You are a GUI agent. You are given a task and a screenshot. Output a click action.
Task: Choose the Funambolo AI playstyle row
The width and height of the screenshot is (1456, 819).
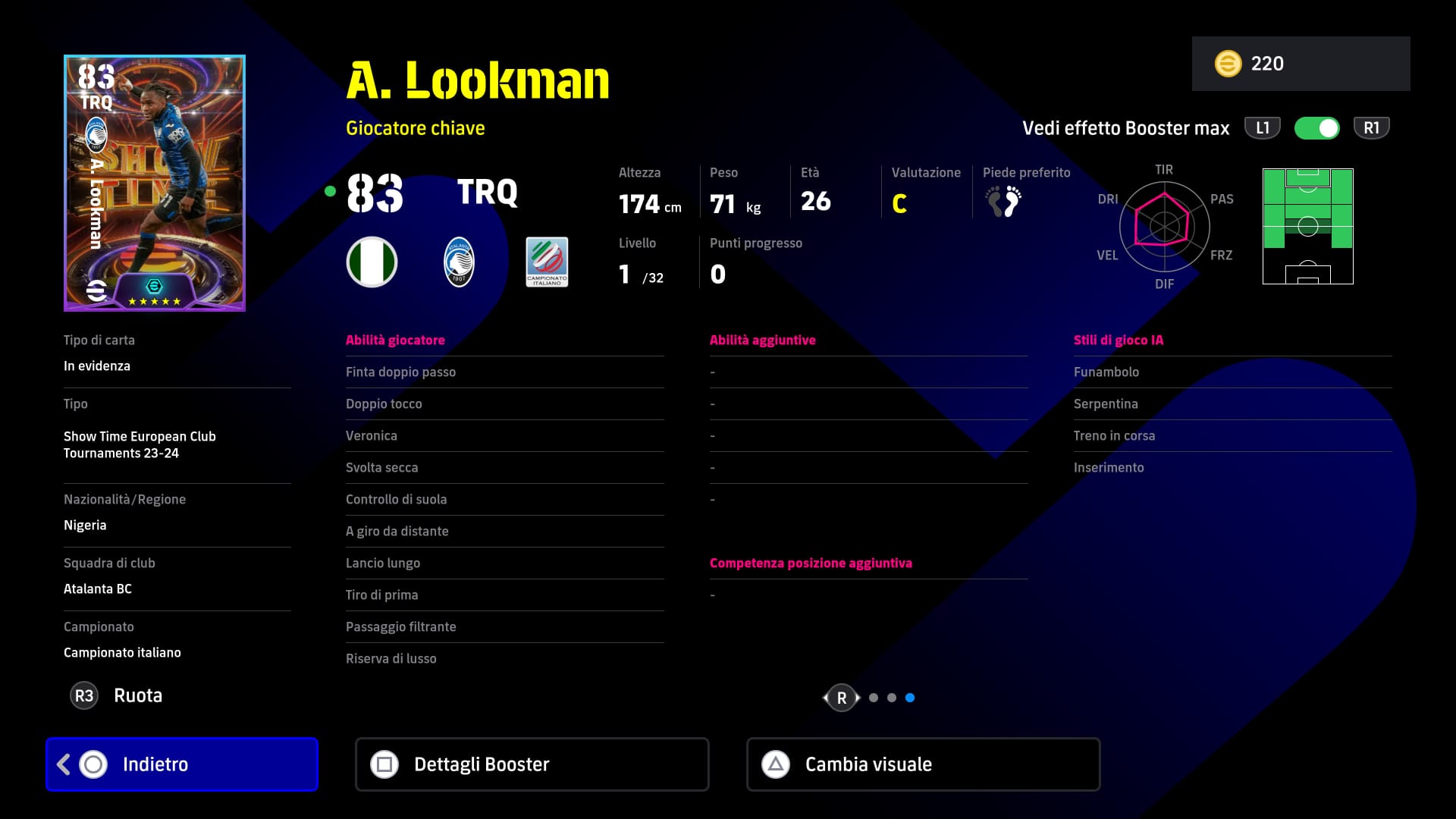[x=1232, y=372]
